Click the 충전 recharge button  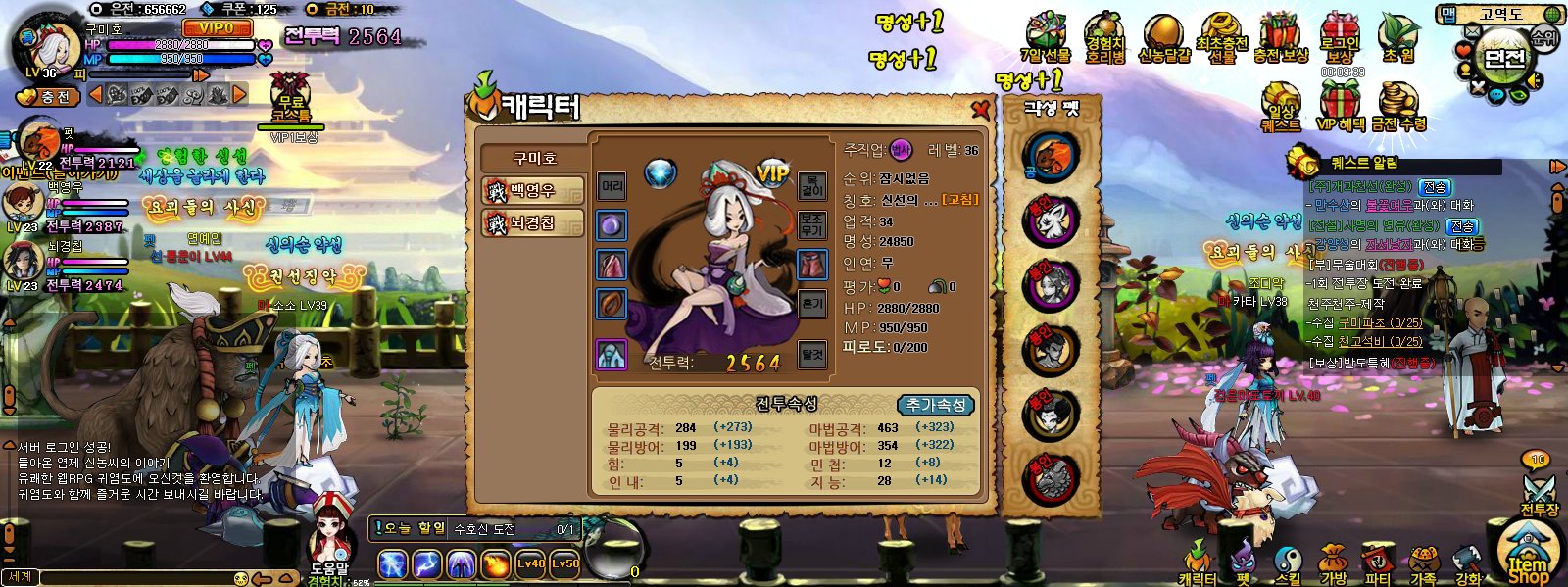(x=47, y=97)
